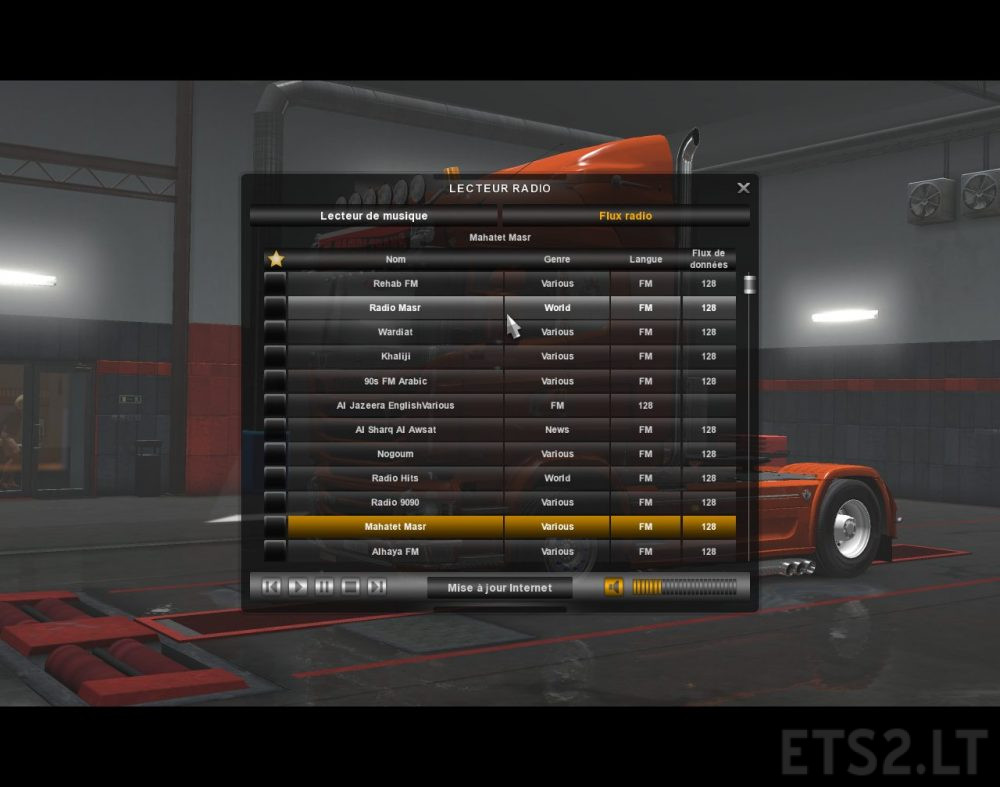Choose the Alhaya FM station
Image resolution: width=1000 pixels, height=787 pixels.
click(395, 551)
